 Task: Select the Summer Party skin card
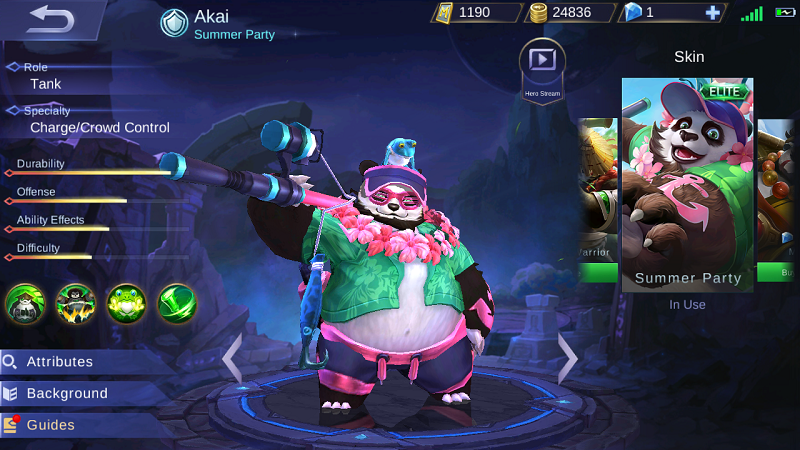(x=687, y=185)
